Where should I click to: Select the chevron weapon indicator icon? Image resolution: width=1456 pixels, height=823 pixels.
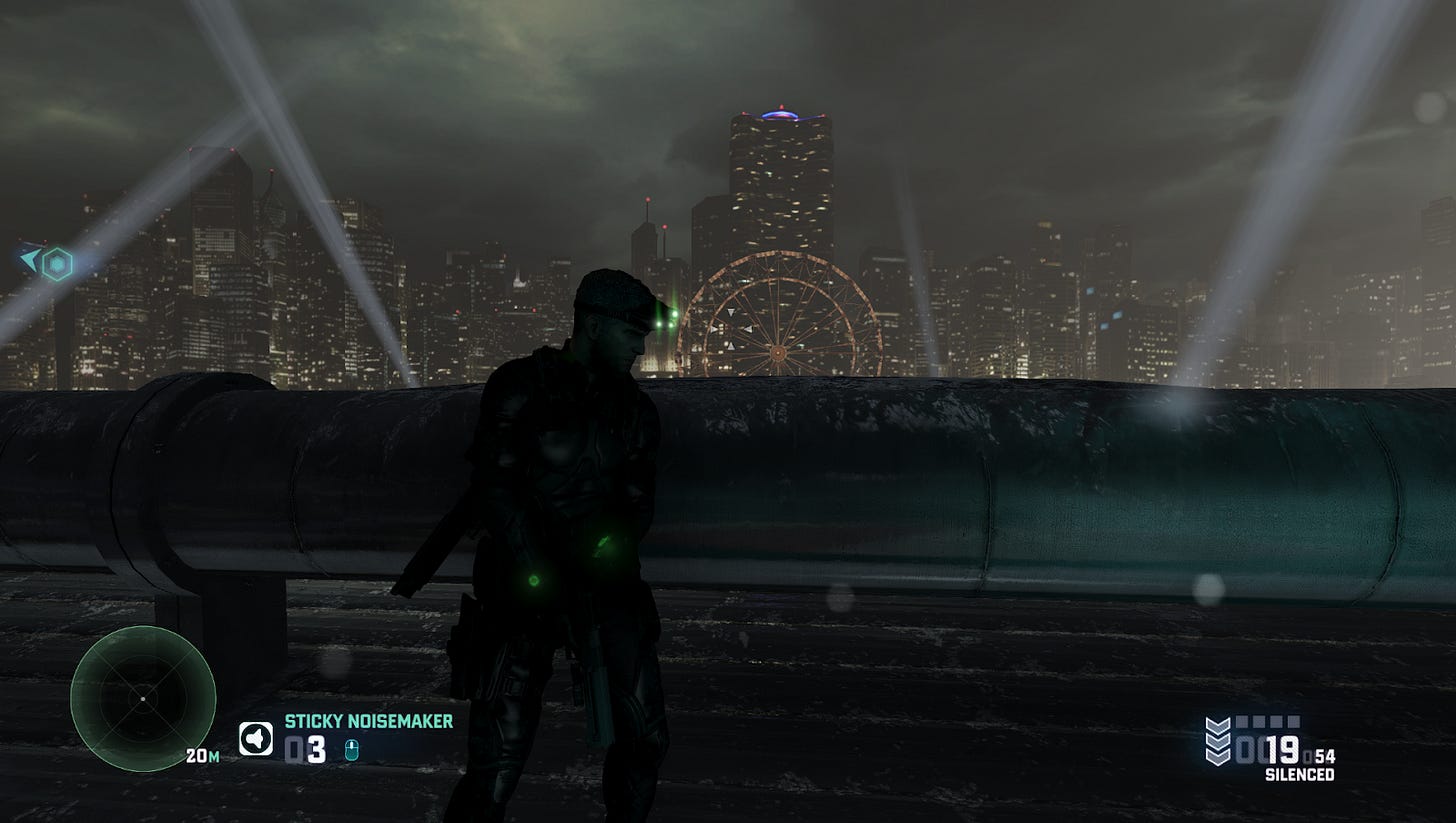tap(1218, 741)
